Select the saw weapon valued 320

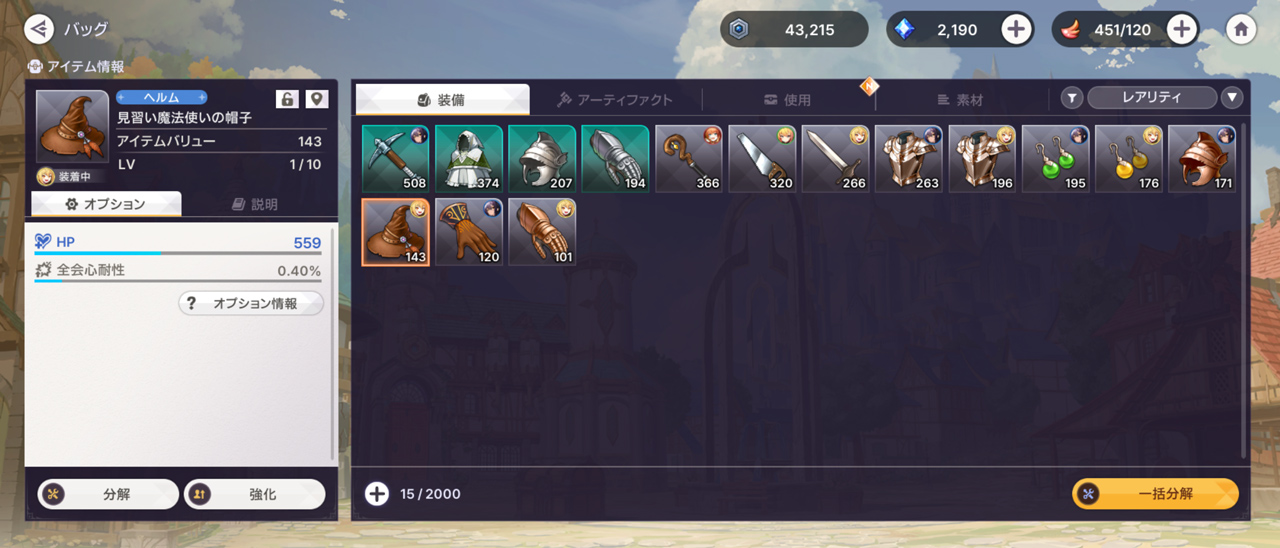762,158
